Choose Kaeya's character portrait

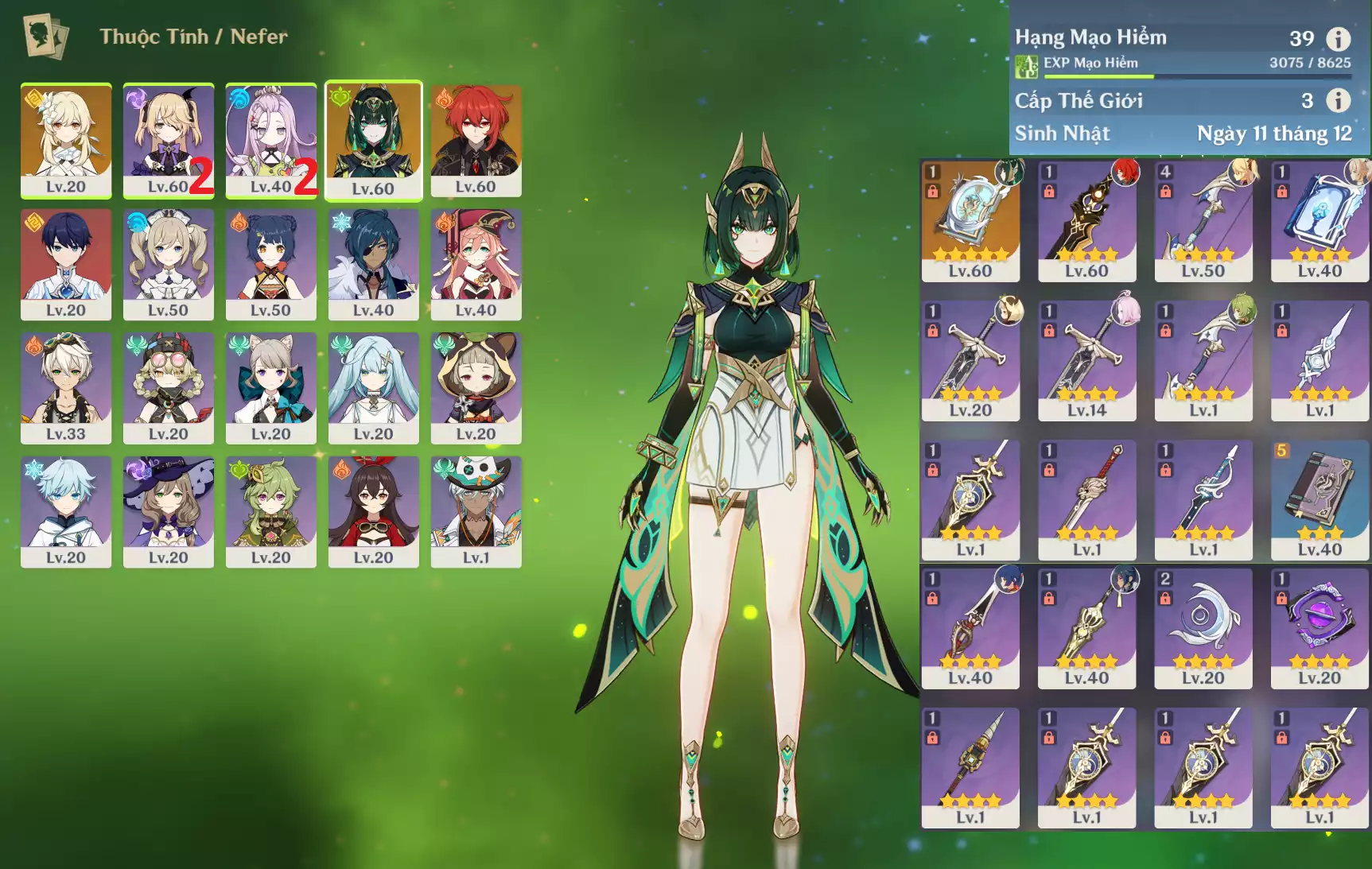click(373, 264)
